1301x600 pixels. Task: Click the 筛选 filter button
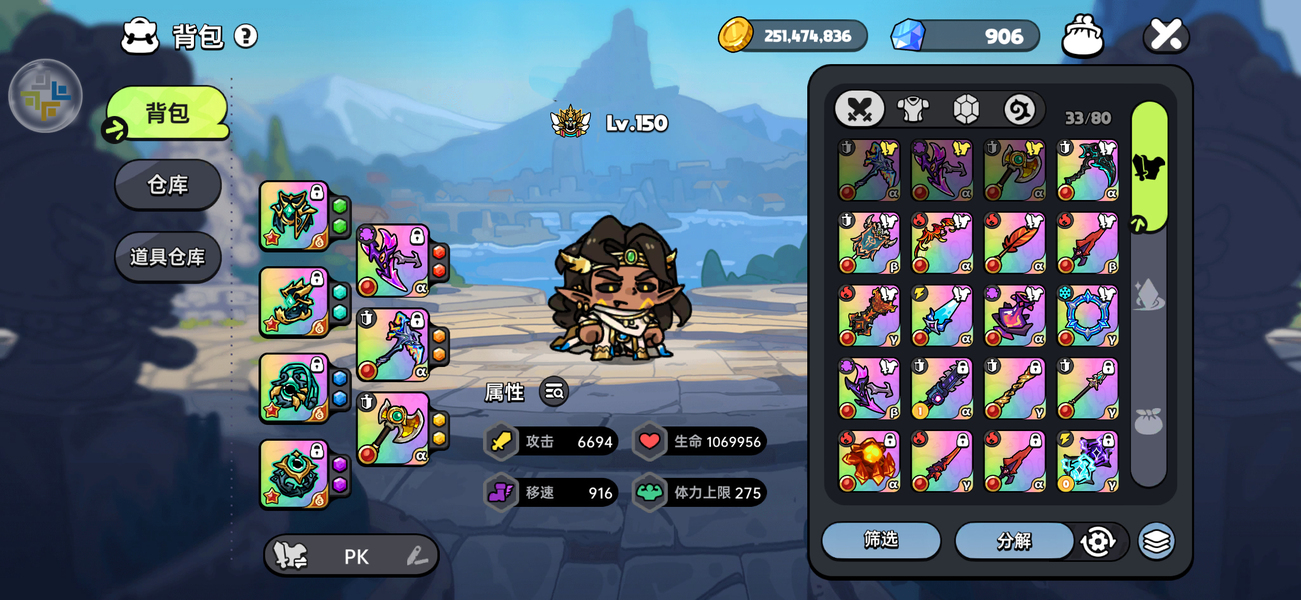click(x=881, y=541)
